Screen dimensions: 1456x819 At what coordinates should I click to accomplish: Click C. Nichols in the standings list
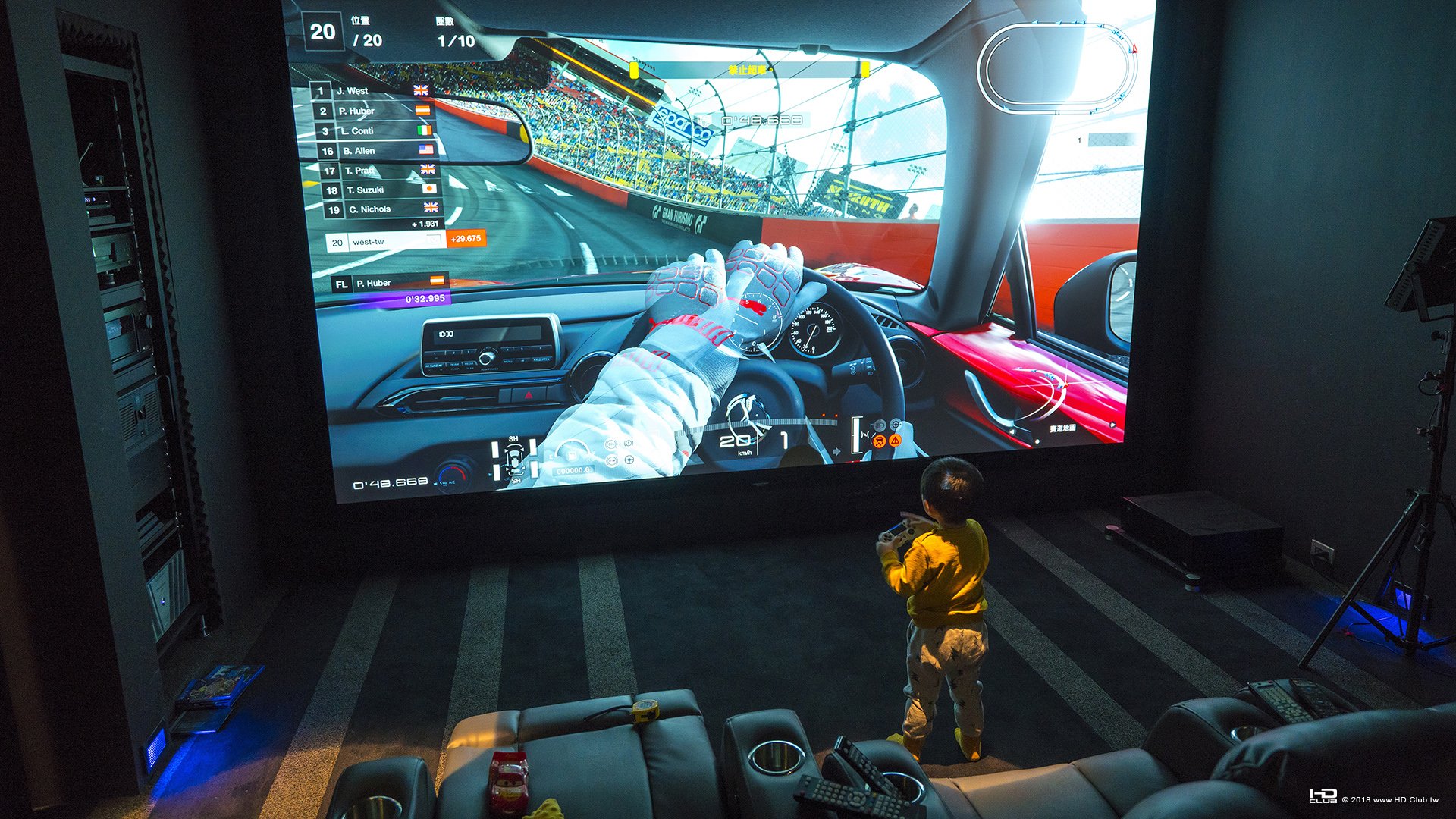[x=384, y=209]
